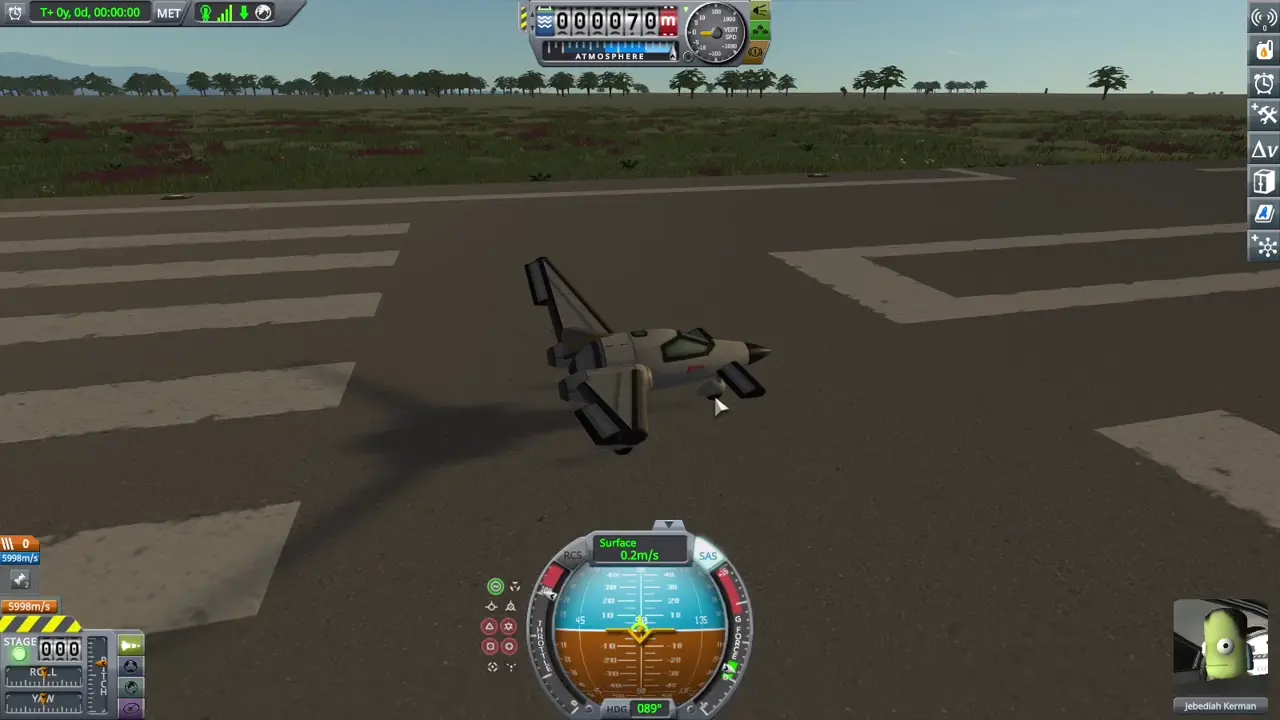Open the alarm clock panel
Screen dimensions: 1280x720
[1263, 84]
